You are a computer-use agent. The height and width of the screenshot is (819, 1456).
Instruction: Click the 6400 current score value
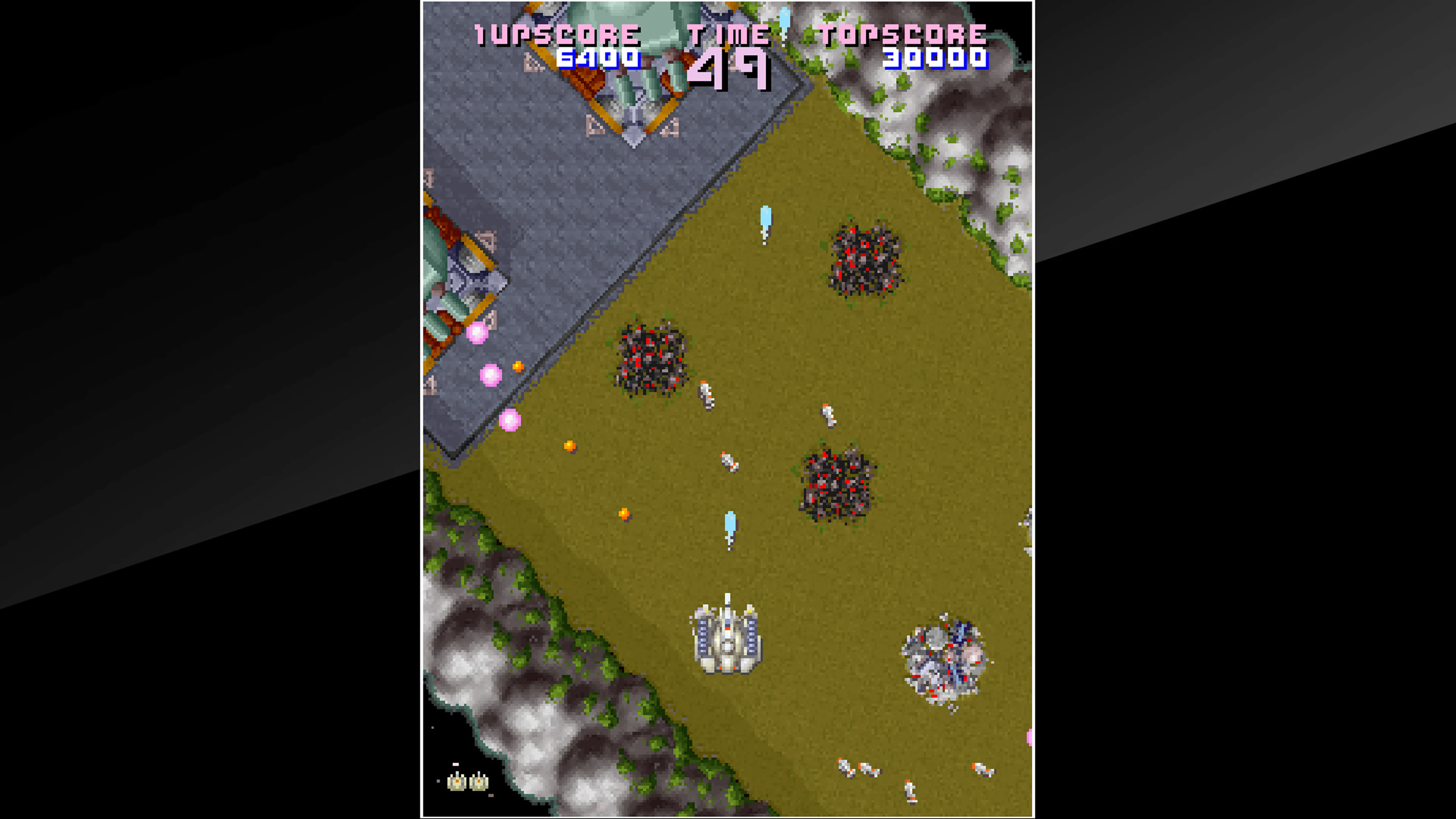[598, 59]
